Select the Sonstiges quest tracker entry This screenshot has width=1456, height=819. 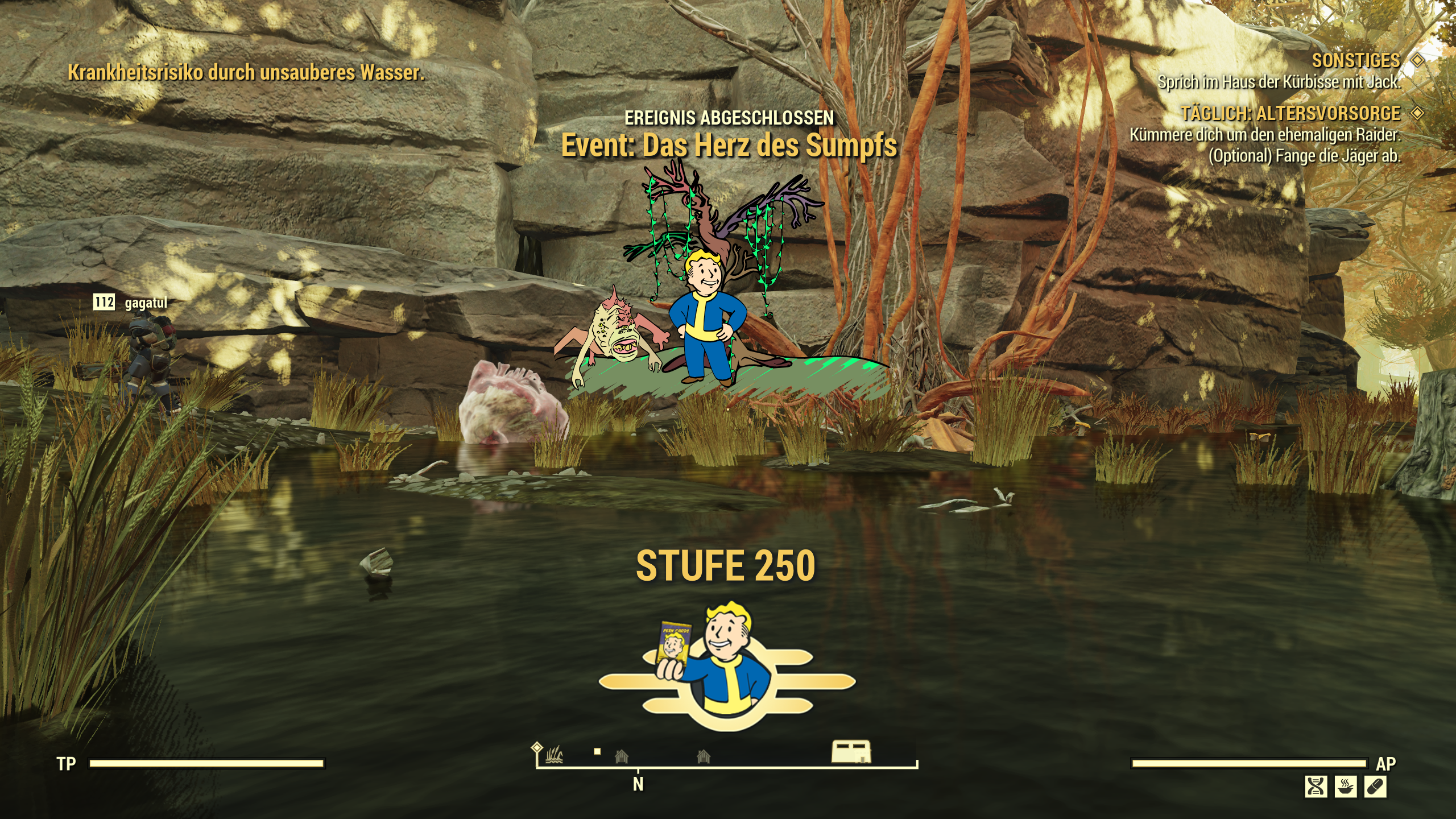point(1356,60)
